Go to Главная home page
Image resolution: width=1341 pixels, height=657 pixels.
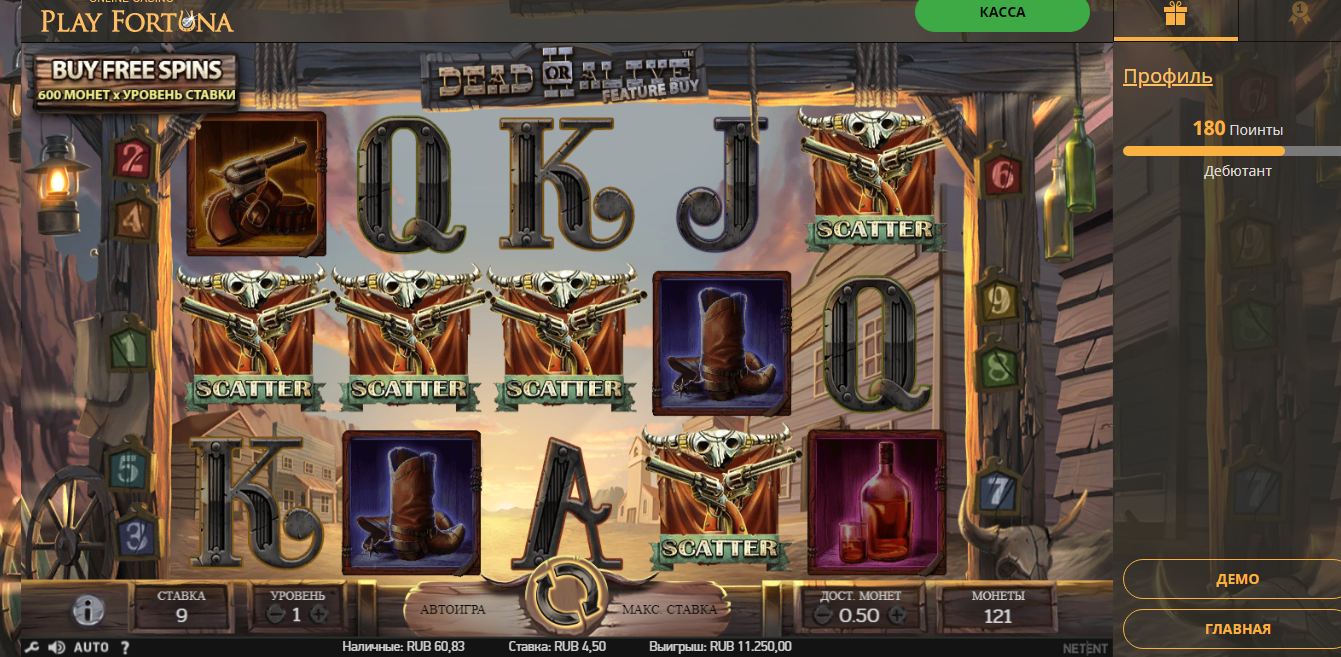tap(1237, 629)
